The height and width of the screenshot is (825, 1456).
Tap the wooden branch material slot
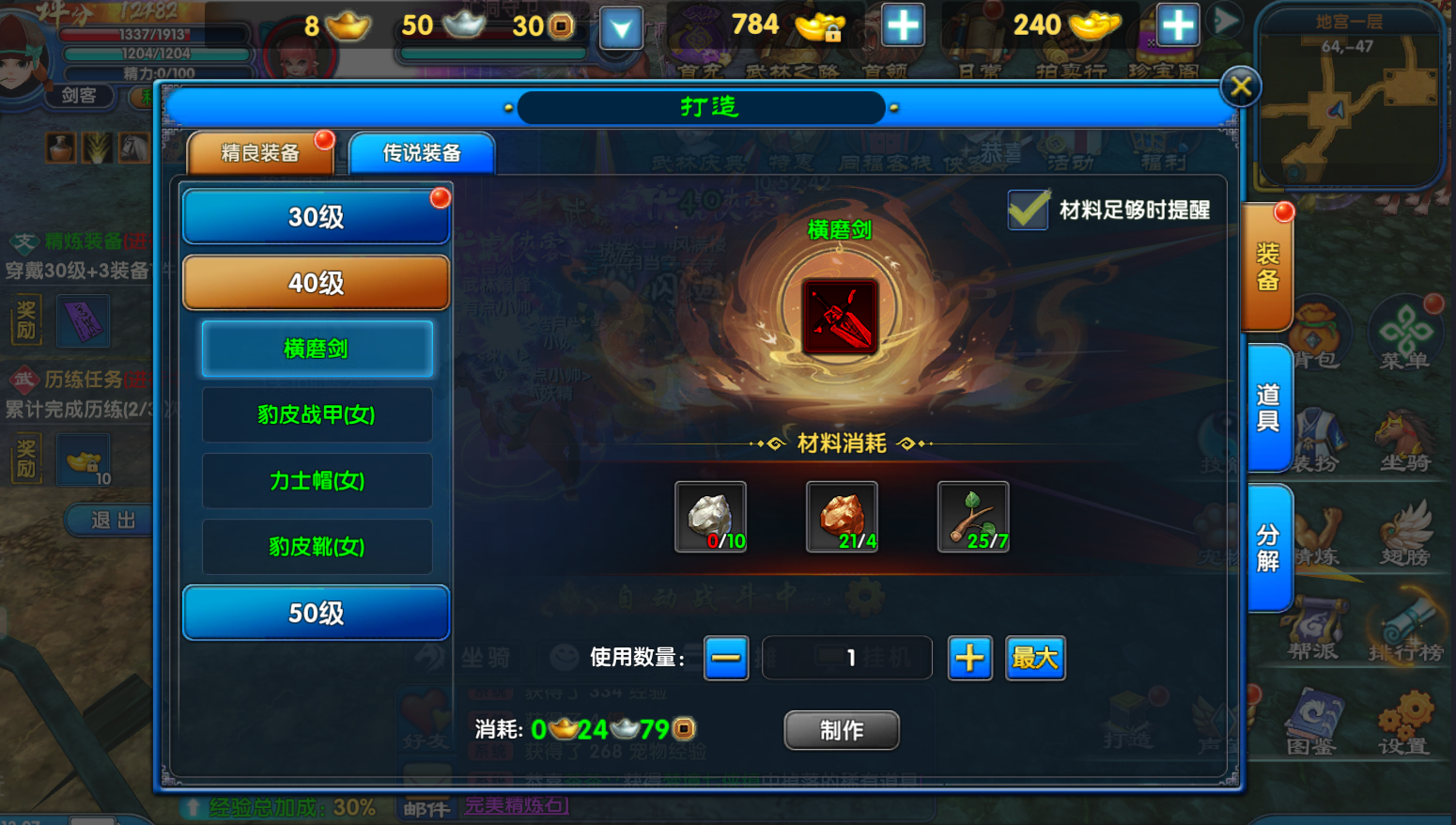pyautogui.click(x=973, y=517)
